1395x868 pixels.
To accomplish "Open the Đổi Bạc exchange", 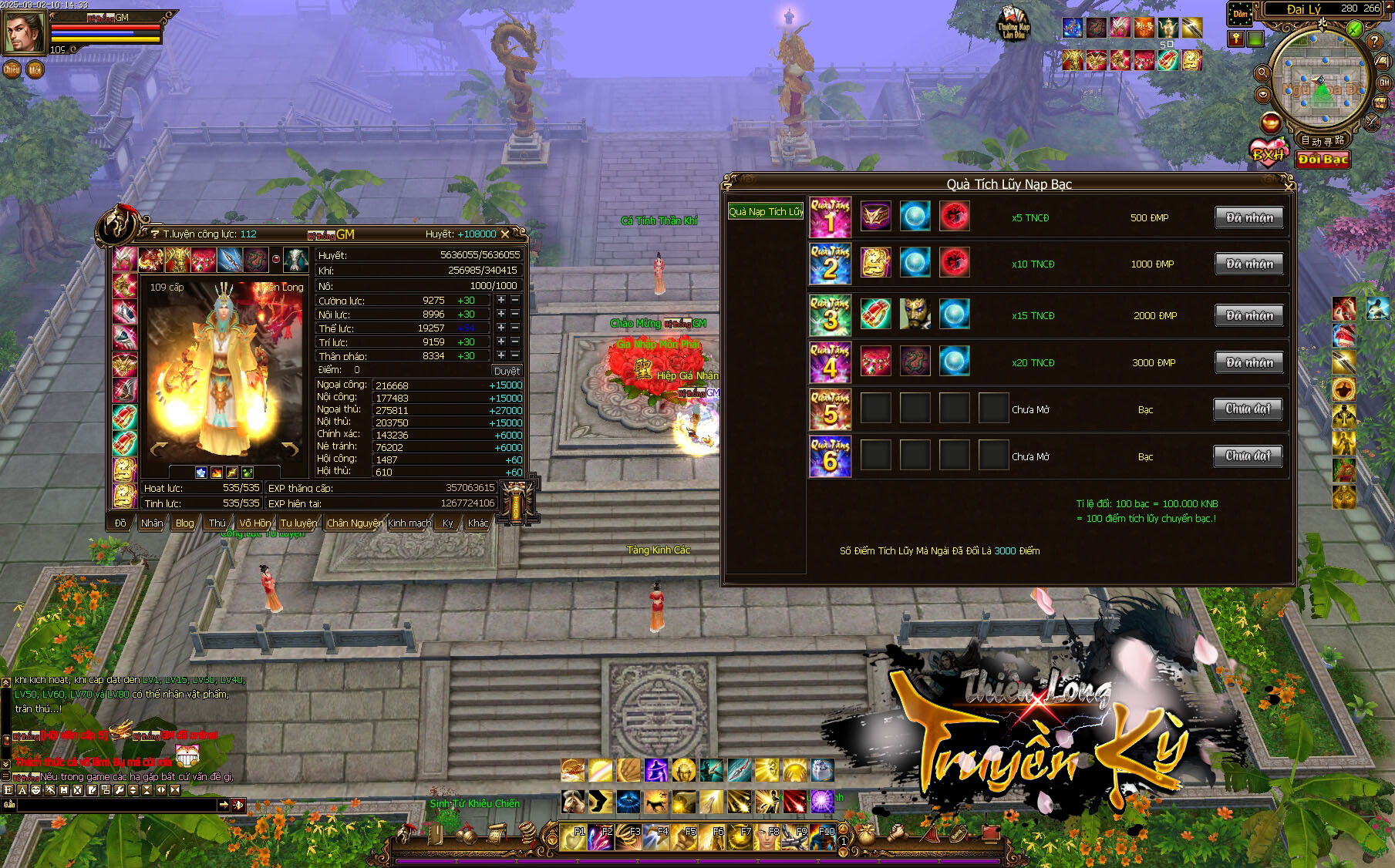I will click(x=1323, y=160).
